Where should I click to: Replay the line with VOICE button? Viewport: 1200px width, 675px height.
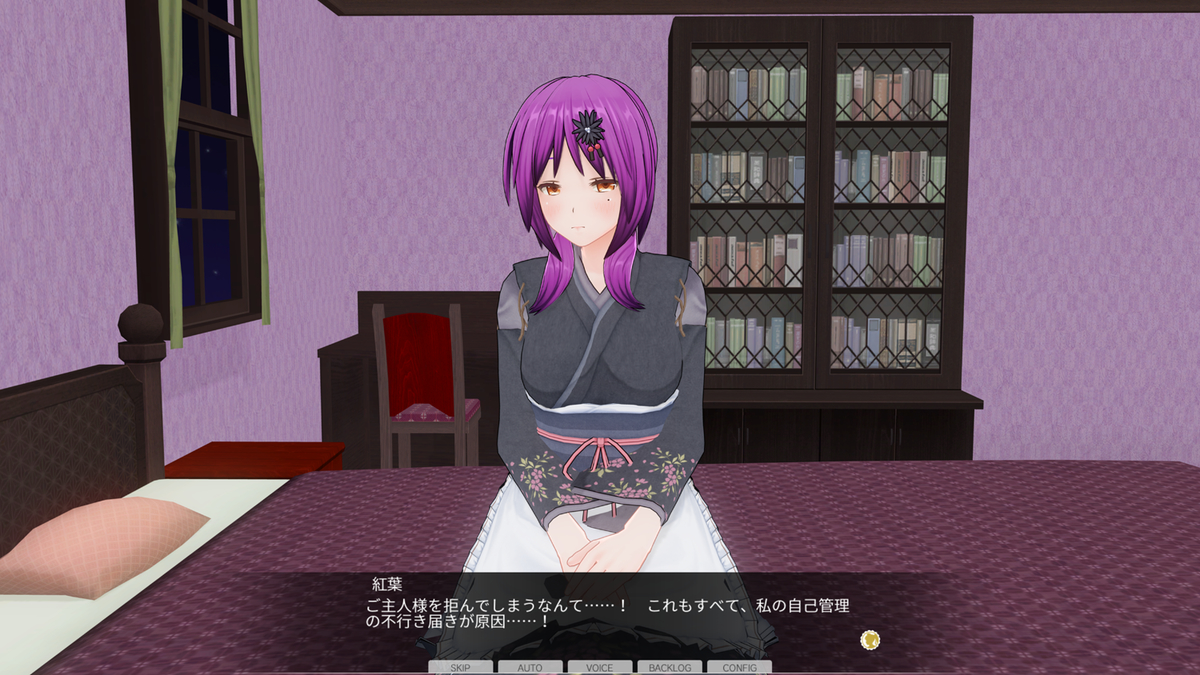click(600, 667)
